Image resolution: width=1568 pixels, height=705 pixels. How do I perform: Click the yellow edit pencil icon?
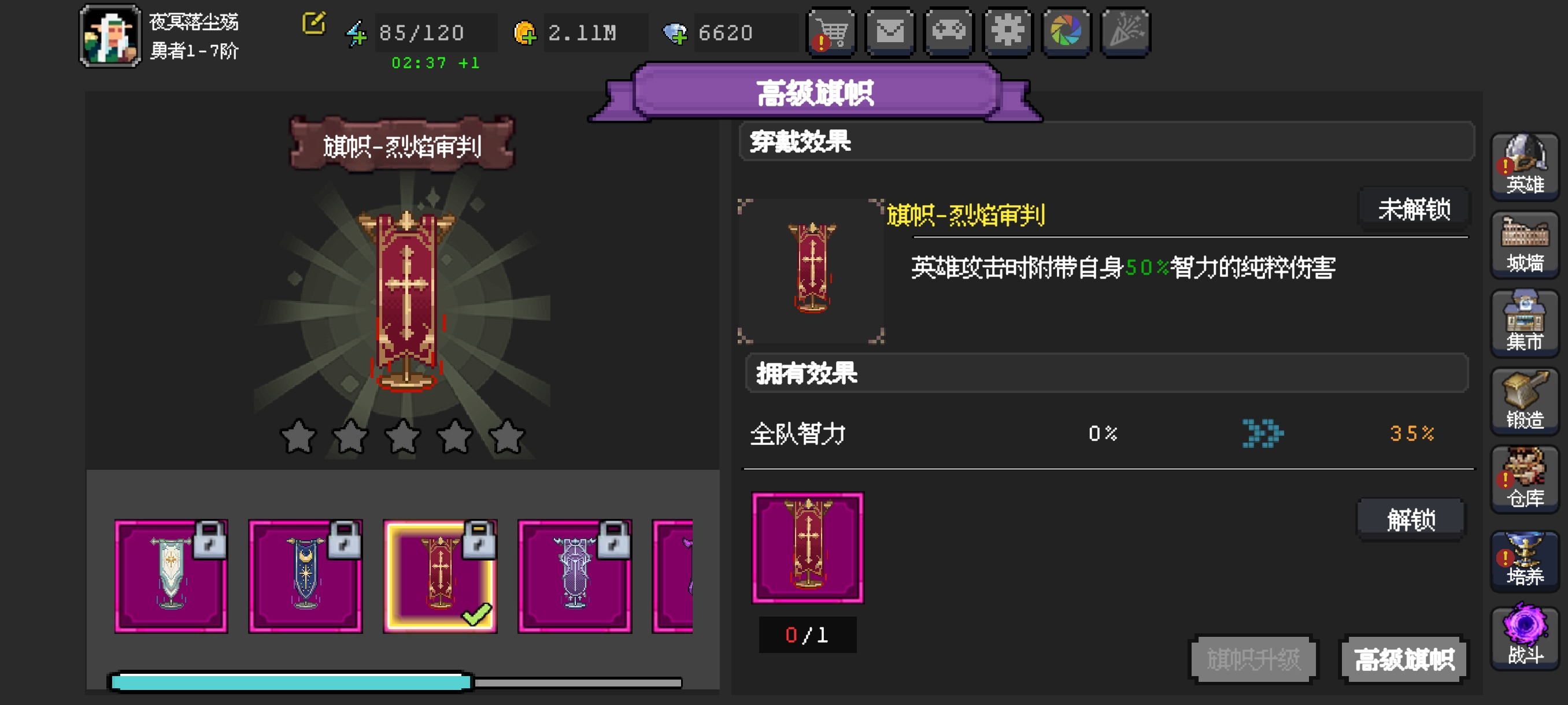(312, 24)
